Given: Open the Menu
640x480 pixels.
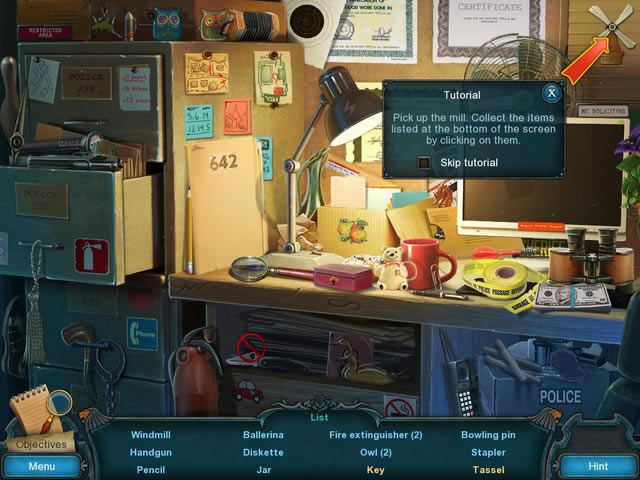Looking at the screenshot, I should click(x=41, y=466).
